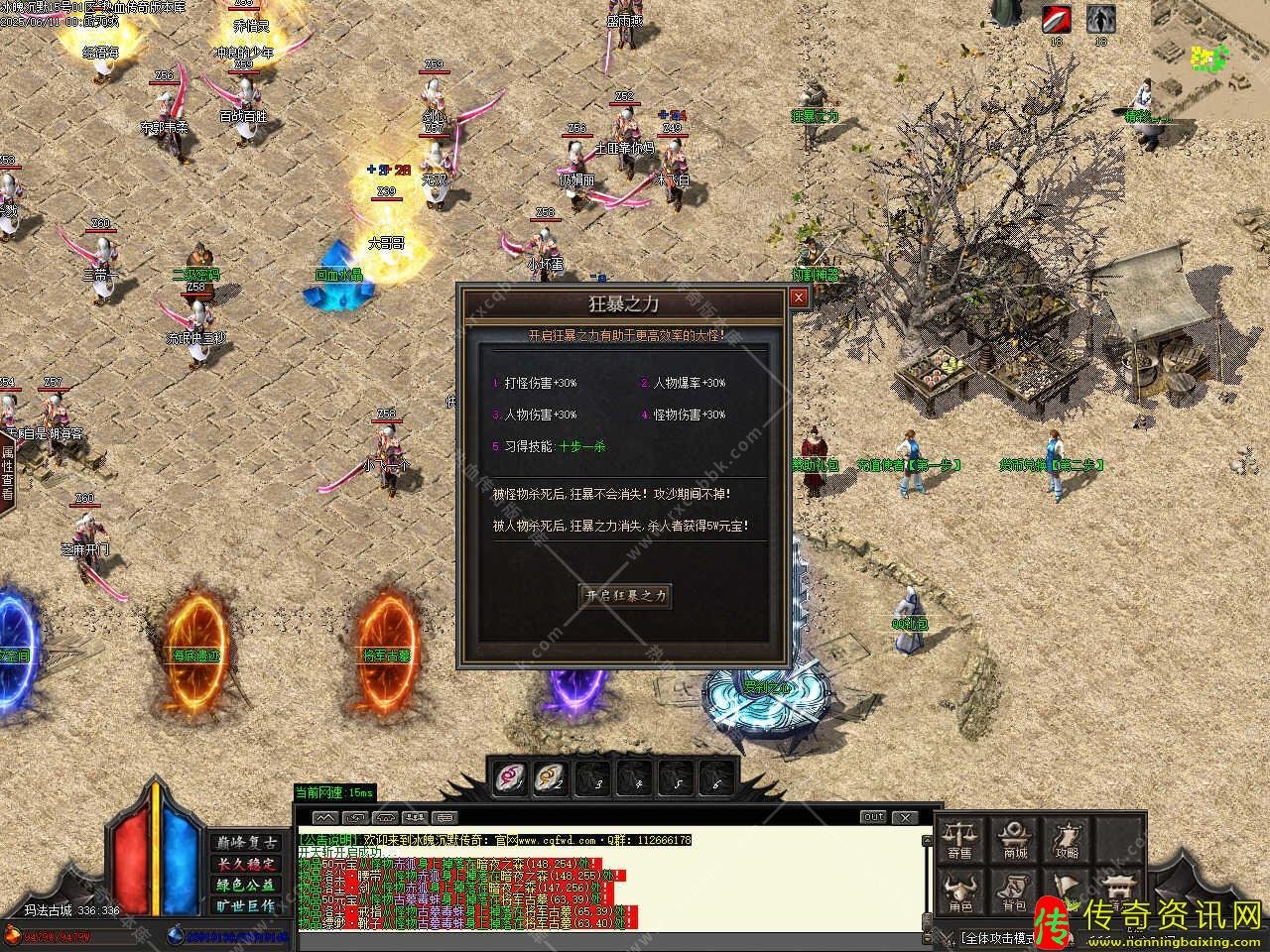
Task: Close the 狂暴之力 dialog window
Action: point(799,297)
